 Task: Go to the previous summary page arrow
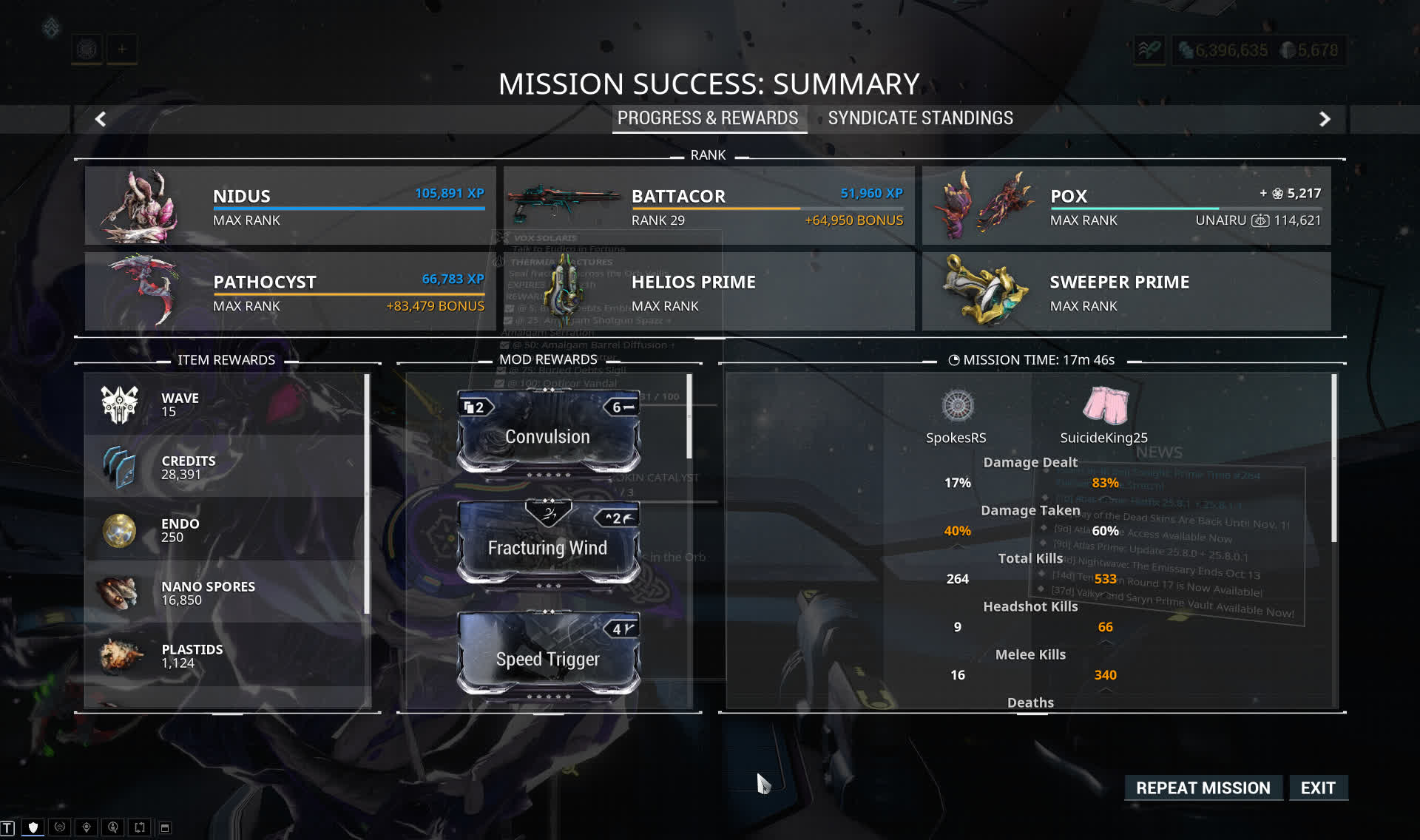tap(101, 119)
